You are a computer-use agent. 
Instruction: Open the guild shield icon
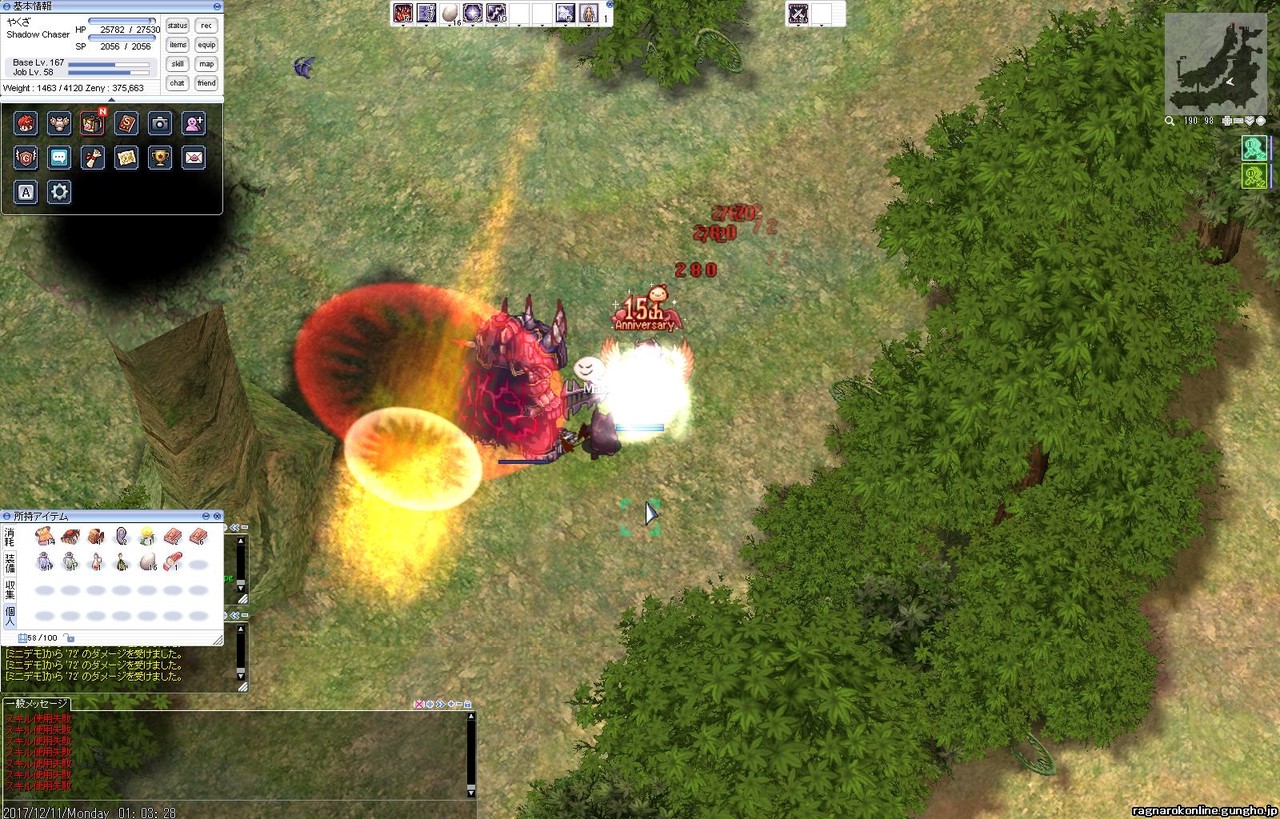click(26, 157)
